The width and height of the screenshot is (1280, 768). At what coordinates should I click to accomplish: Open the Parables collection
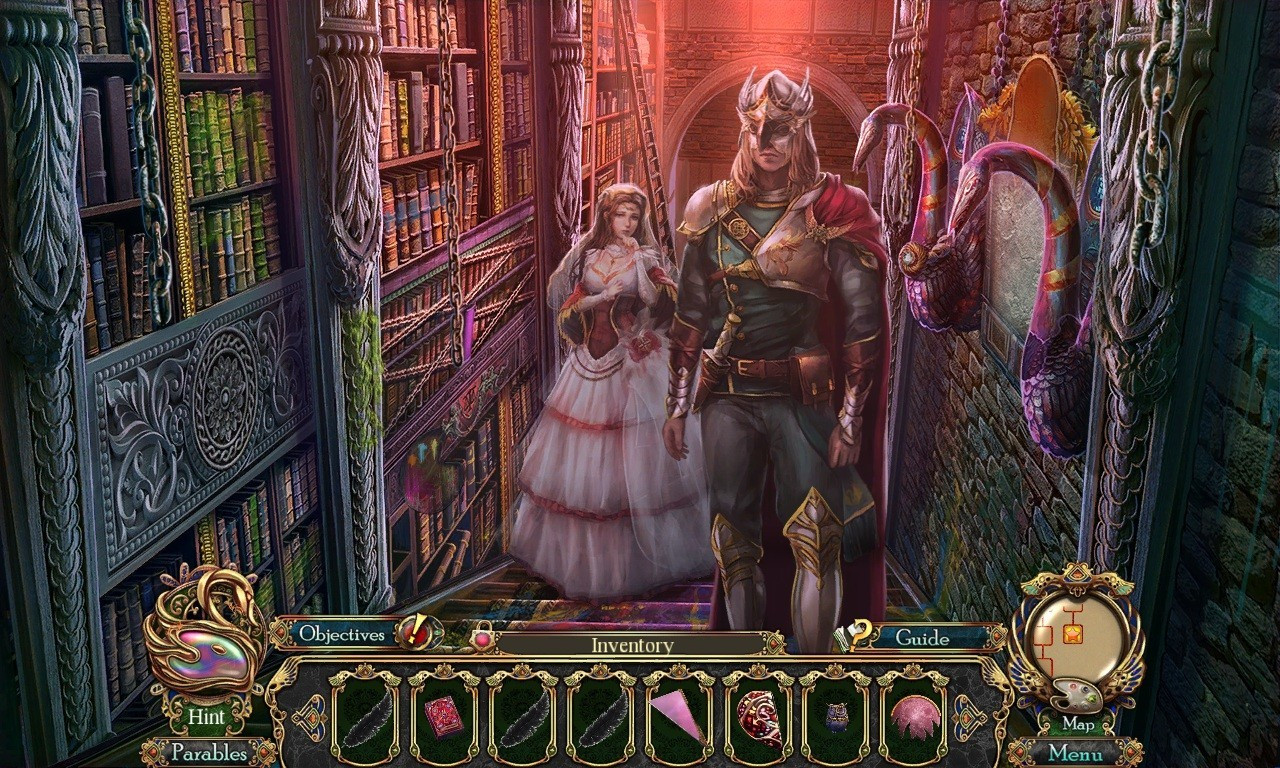click(x=210, y=752)
